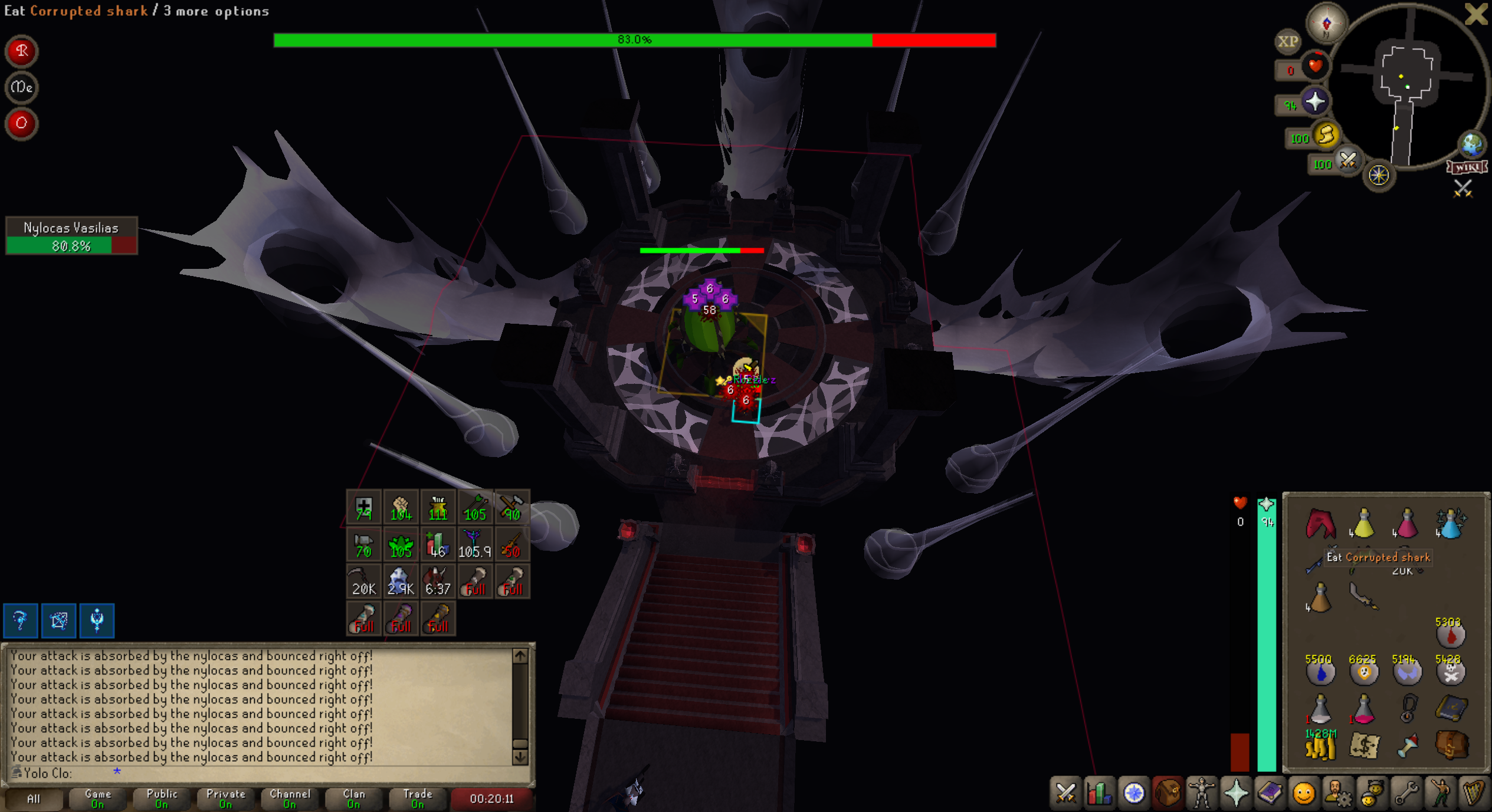Activate quick-prayers orb

[1315, 102]
